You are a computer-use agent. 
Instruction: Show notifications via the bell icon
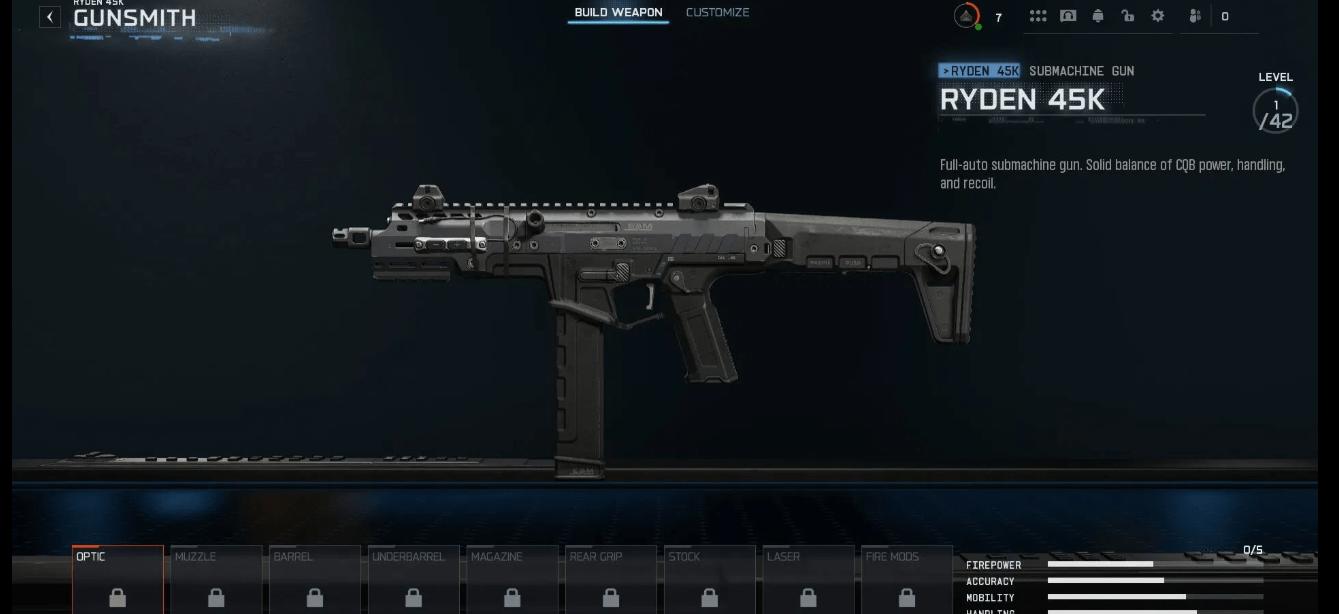(1098, 16)
